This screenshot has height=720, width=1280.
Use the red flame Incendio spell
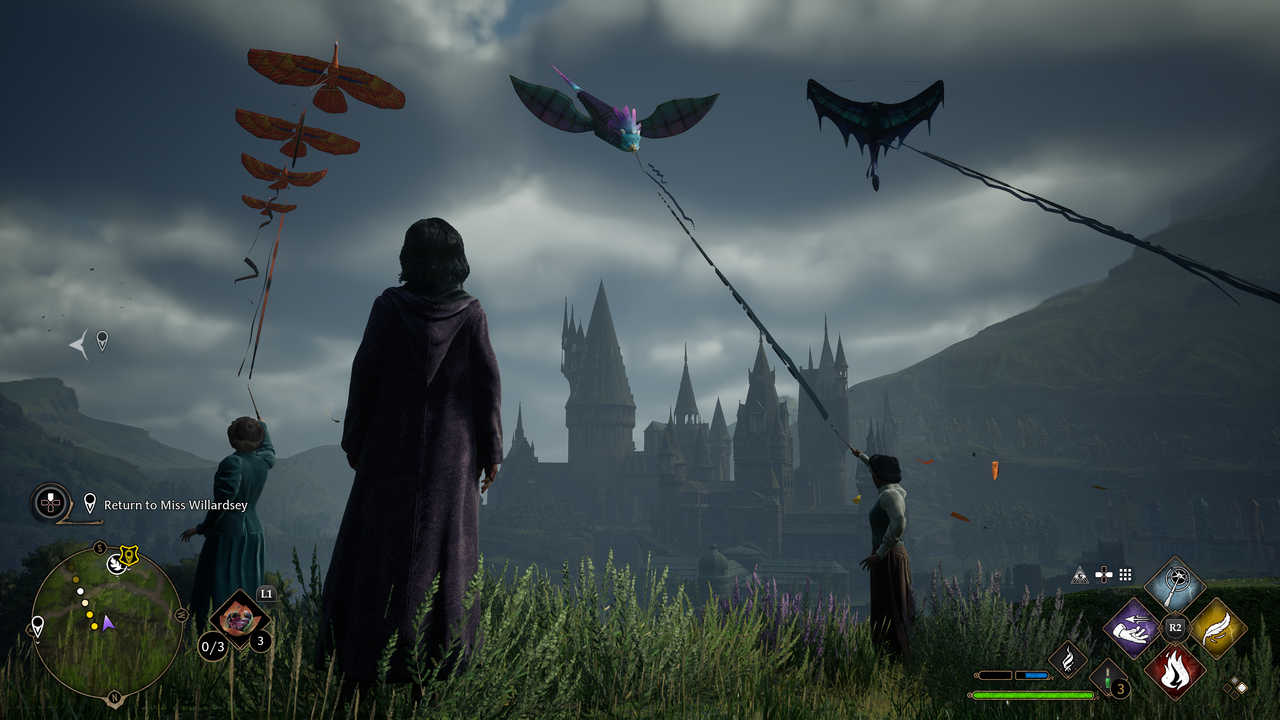pyautogui.click(x=1174, y=670)
